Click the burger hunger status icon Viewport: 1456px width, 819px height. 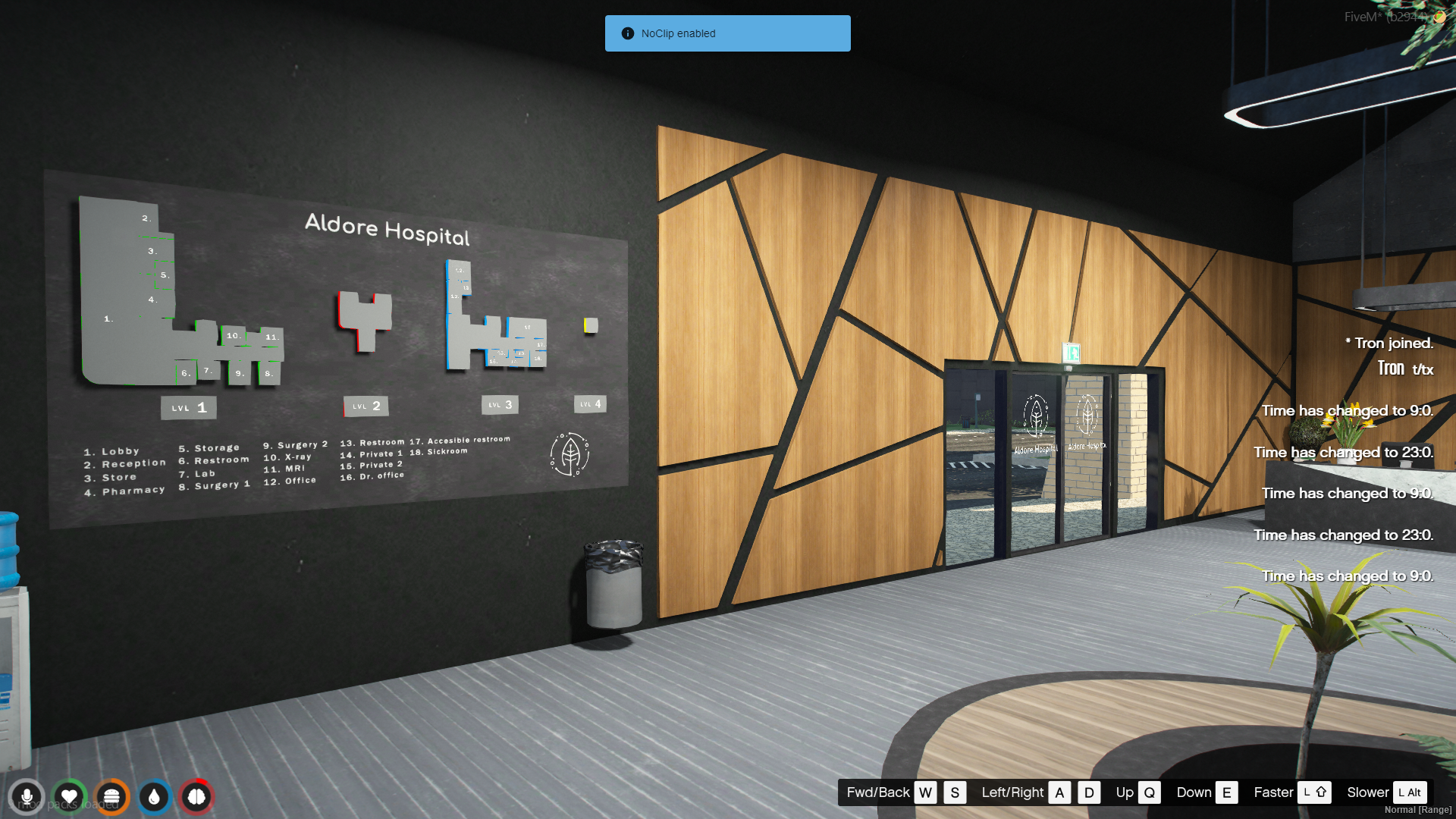click(x=111, y=797)
